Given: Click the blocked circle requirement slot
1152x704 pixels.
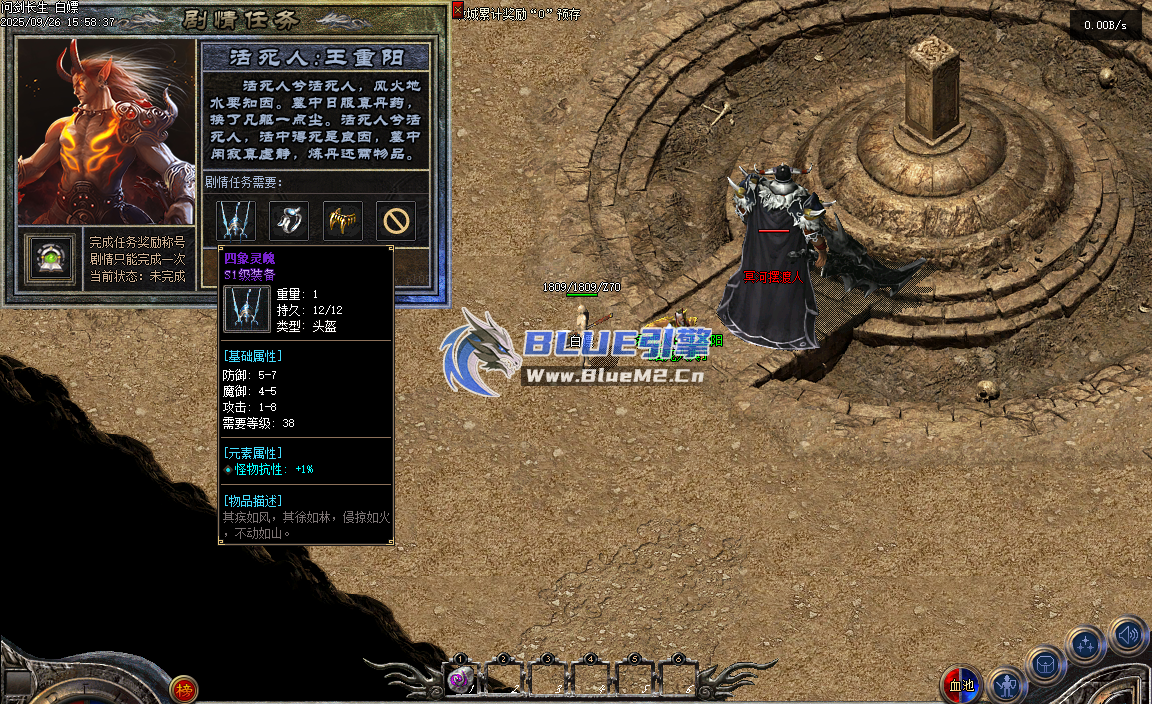Looking at the screenshot, I should pyautogui.click(x=396, y=221).
